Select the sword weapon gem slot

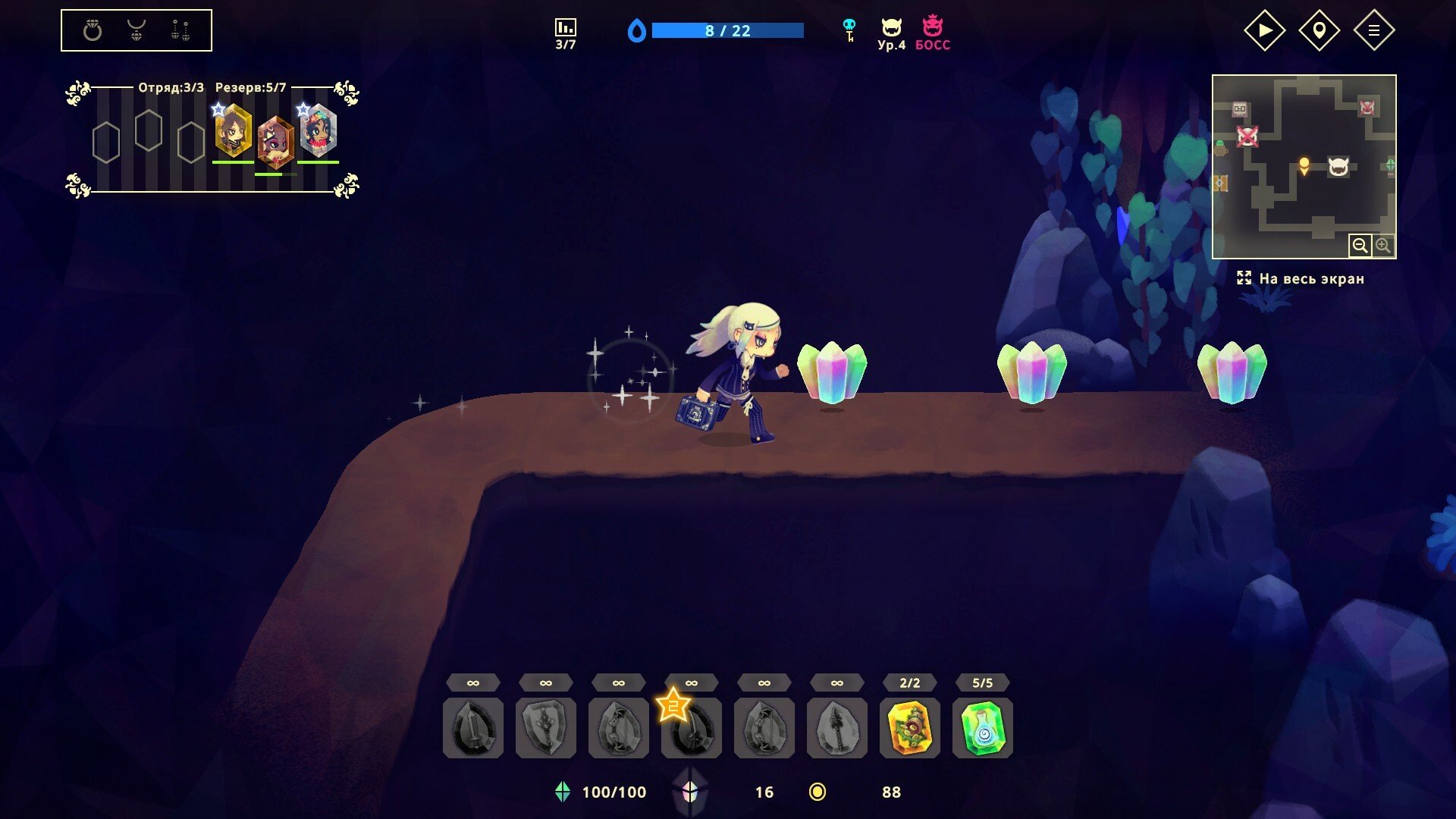point(473,728)
